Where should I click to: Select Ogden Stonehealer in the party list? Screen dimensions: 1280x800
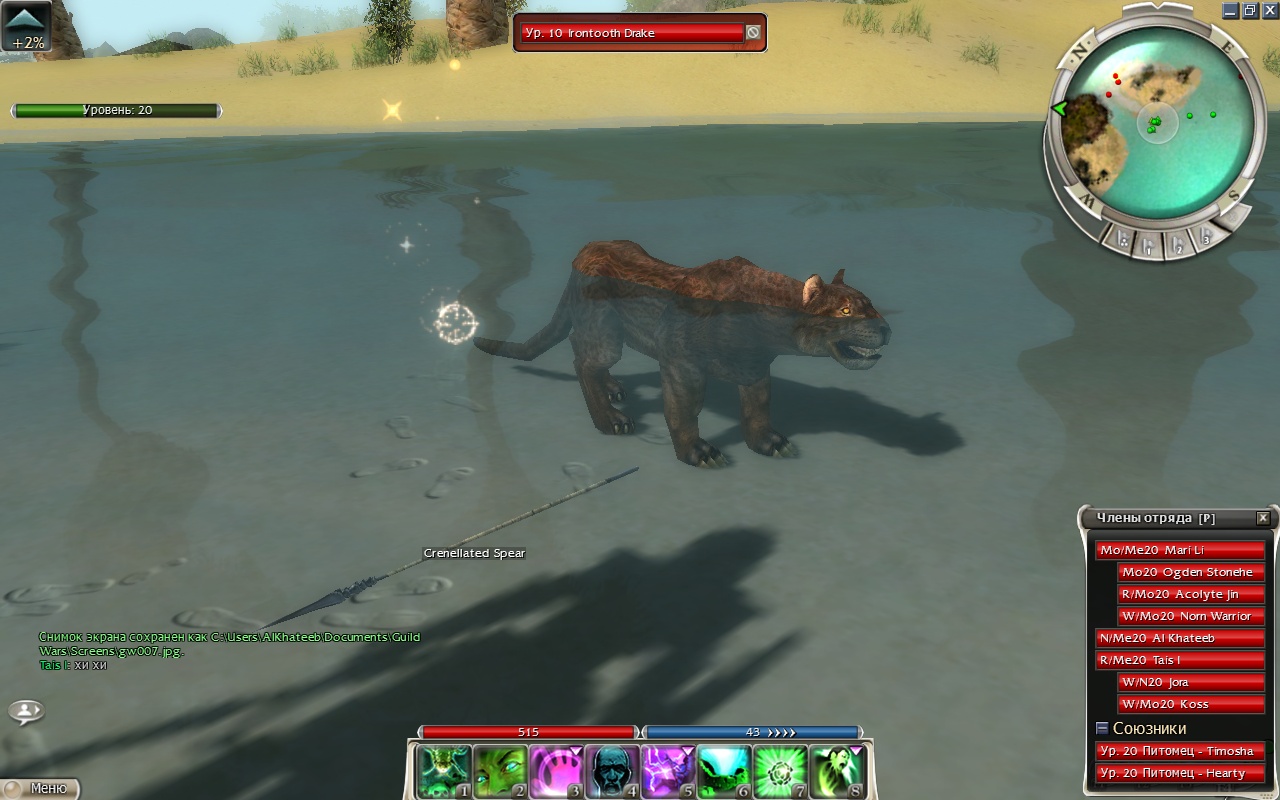1191,572
